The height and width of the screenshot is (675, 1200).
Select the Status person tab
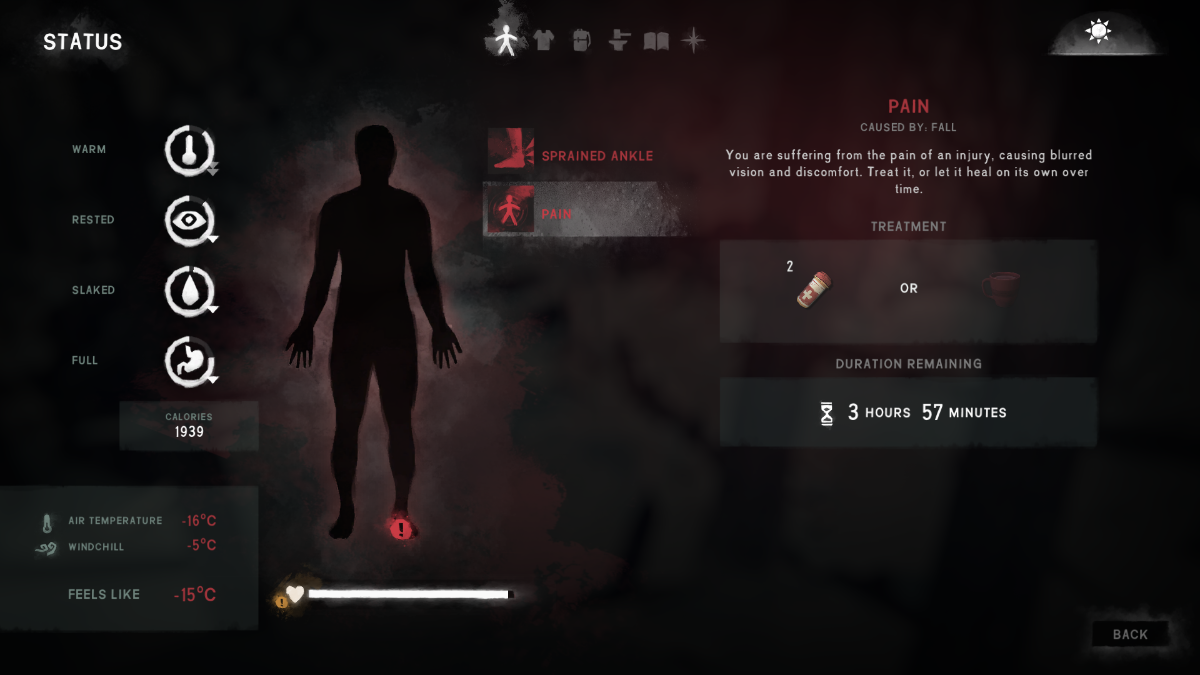(506, 40)
